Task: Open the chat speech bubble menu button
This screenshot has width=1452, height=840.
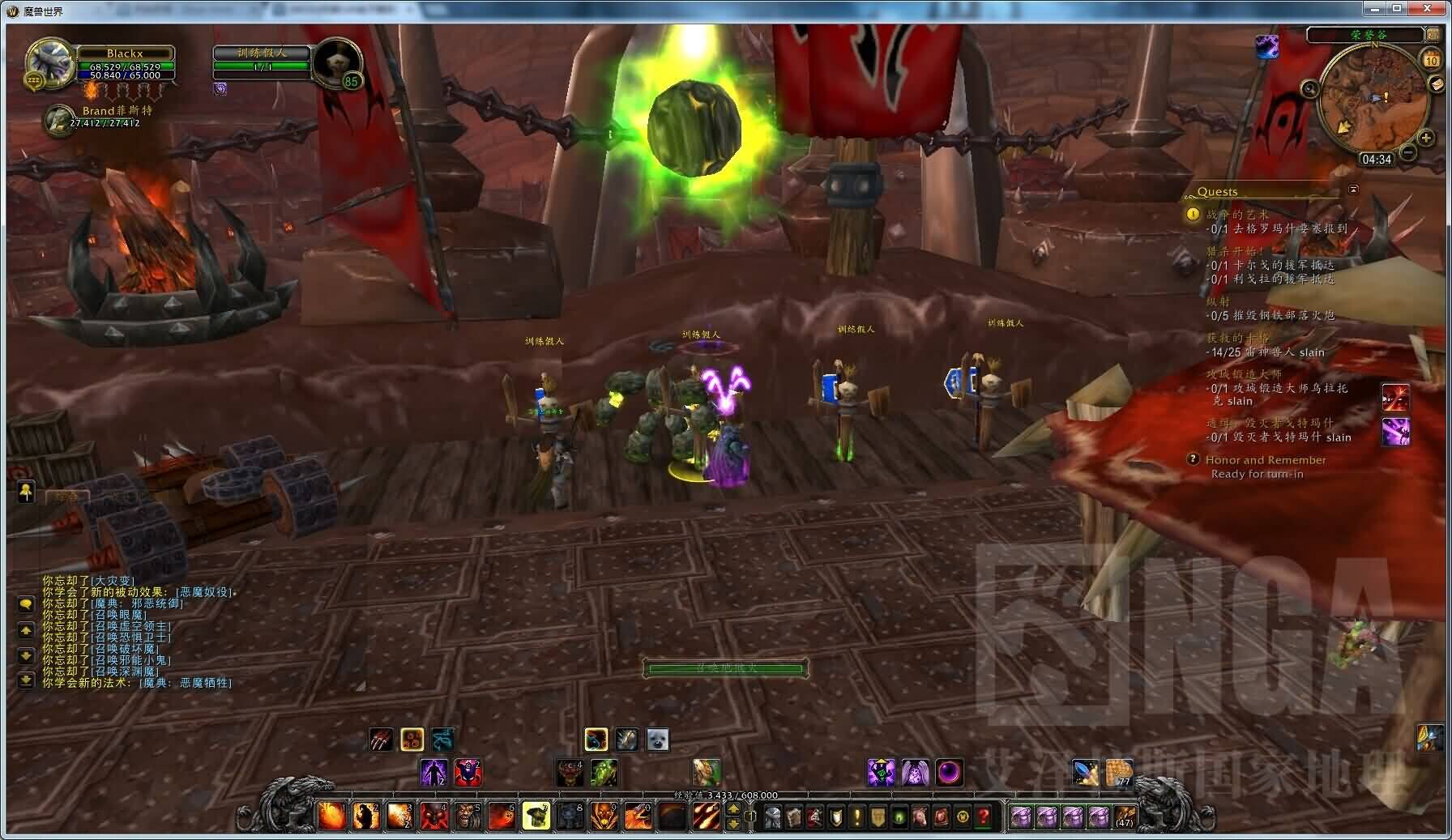Action: [x=25, y=604]
